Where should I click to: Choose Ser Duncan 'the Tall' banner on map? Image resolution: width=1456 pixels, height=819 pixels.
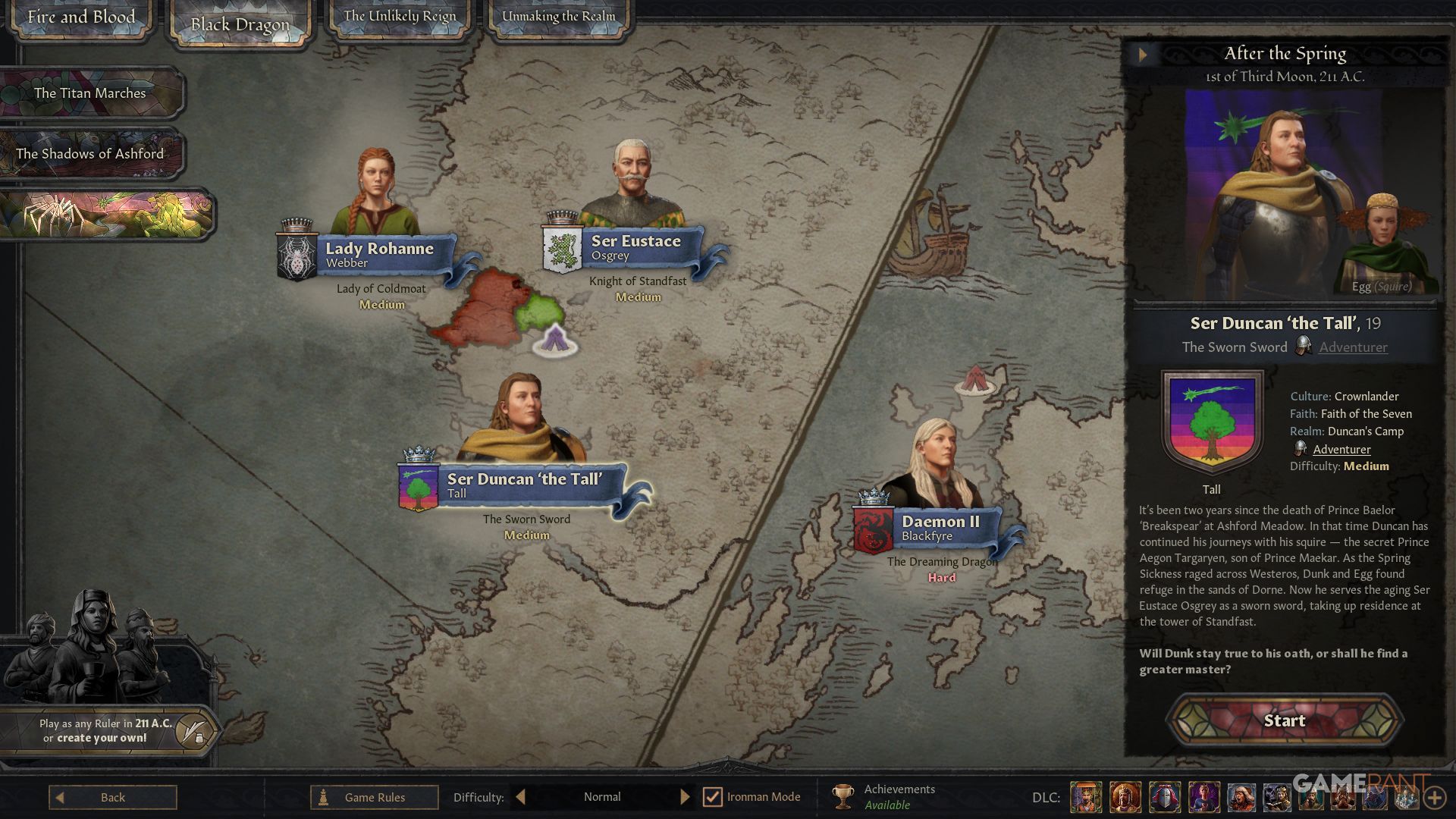(x=524, y=485)
